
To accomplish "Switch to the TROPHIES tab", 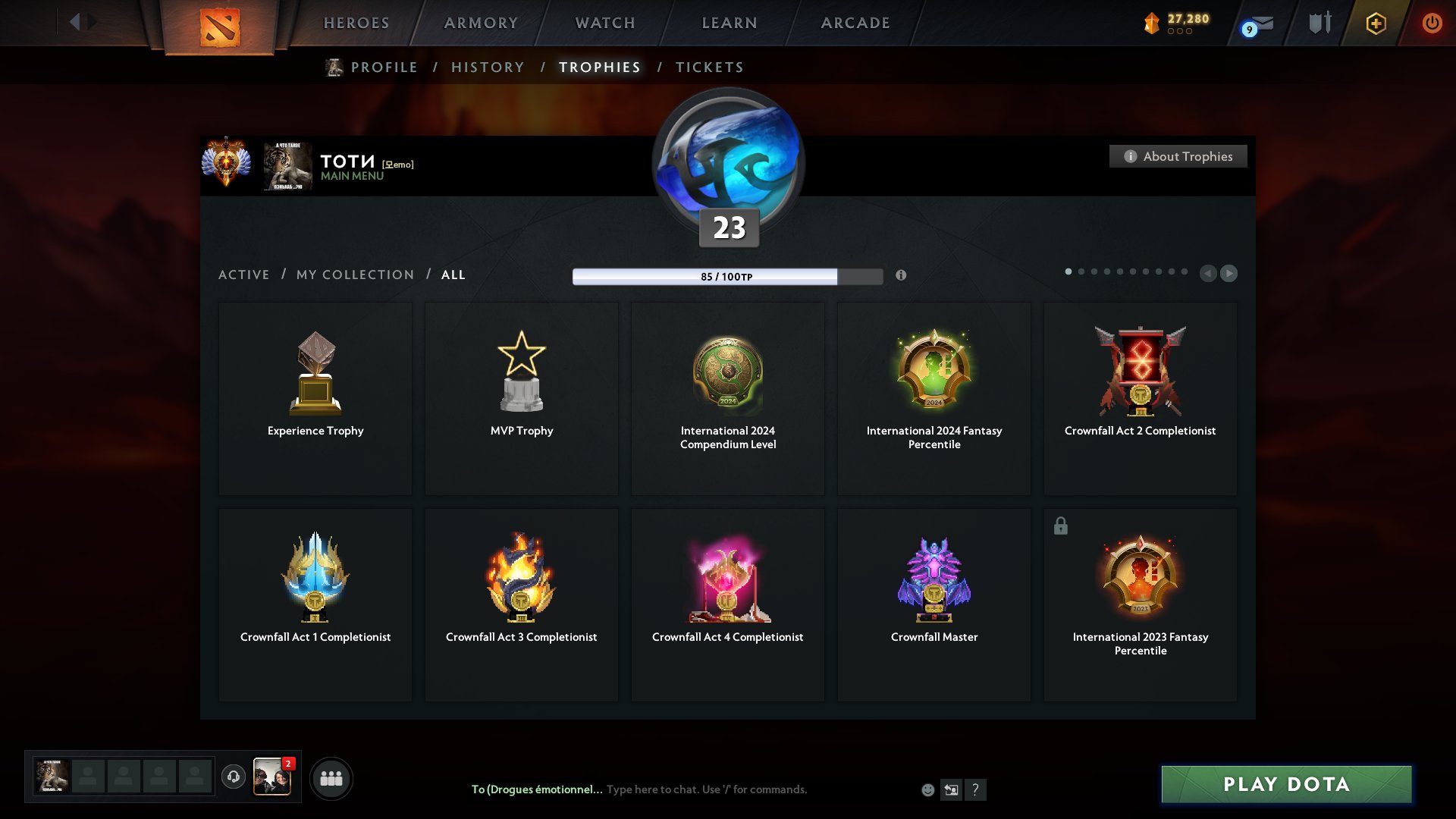I will click(599, 67).
